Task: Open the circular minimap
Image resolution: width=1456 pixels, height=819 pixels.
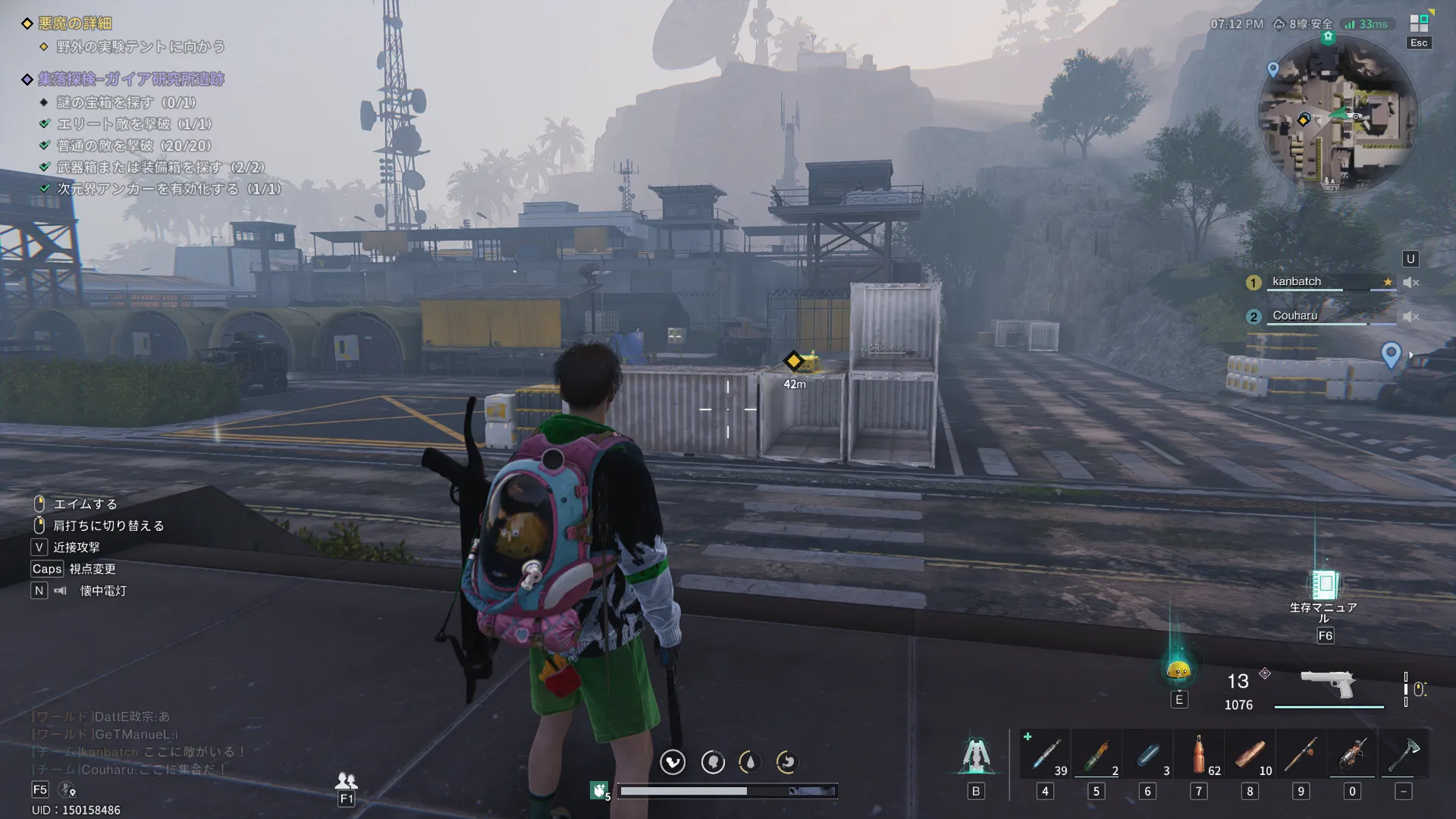Action: pos(1337,114)
